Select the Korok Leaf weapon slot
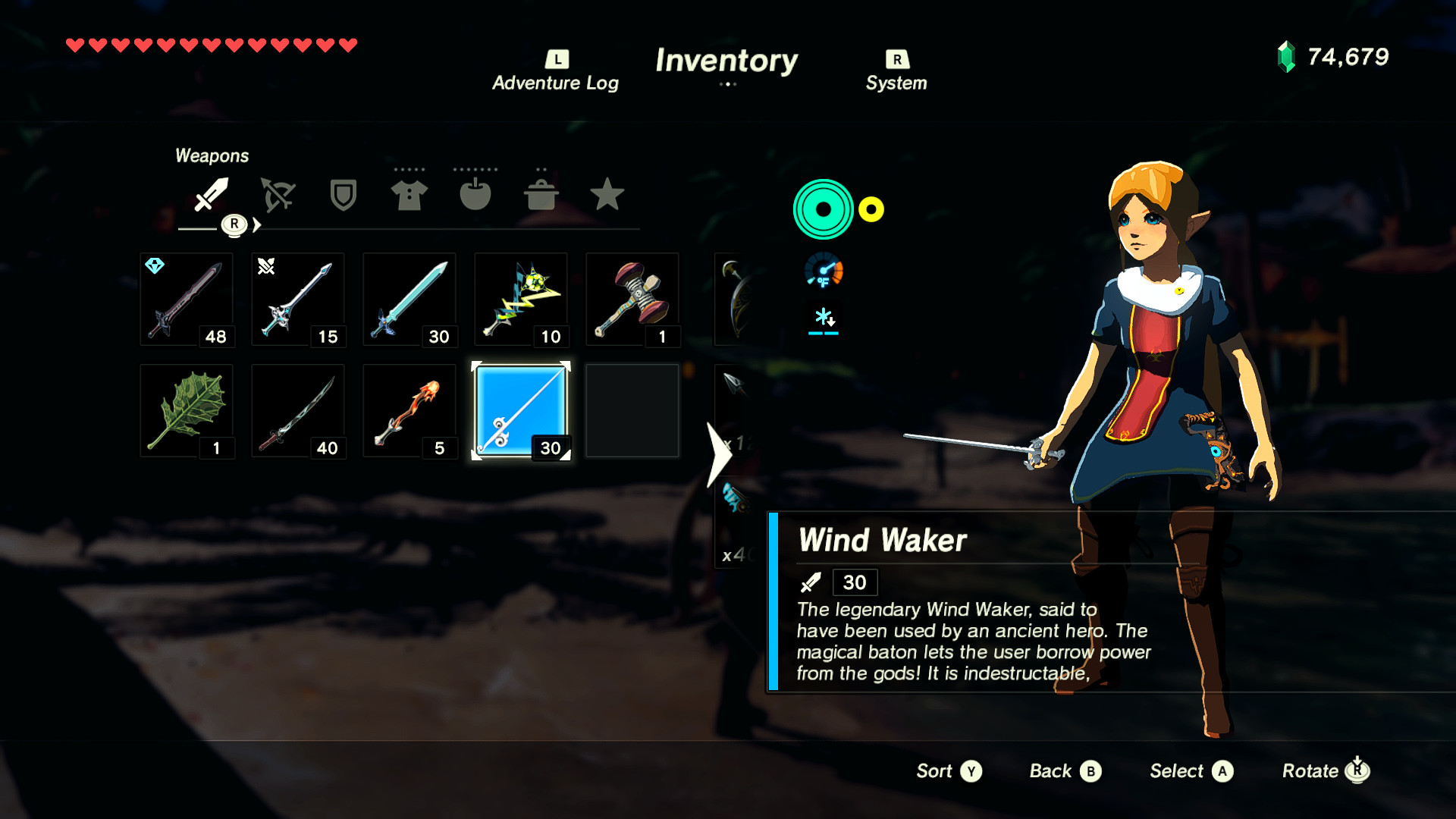Image resolution: width=1456 pixels, height=819 pixels. [x=187, y=410]
